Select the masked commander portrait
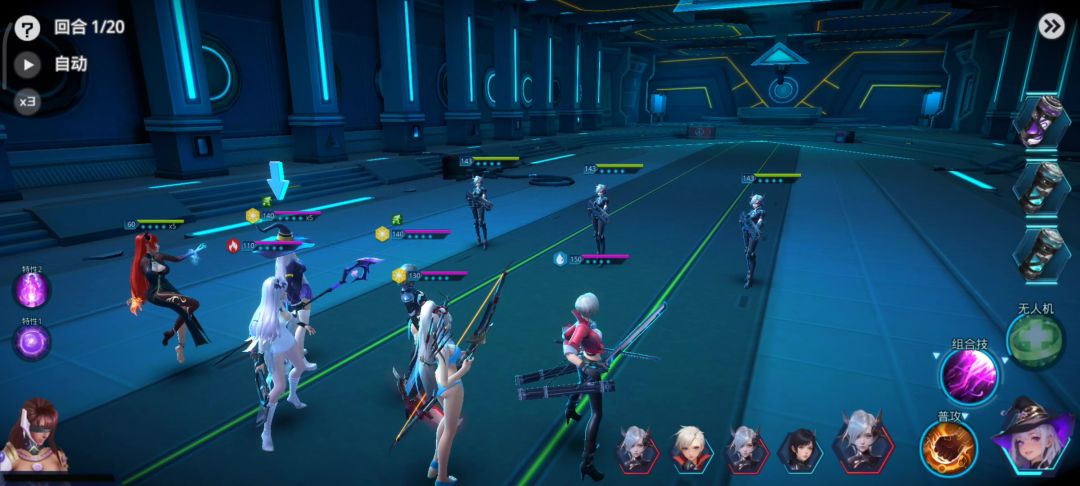1080x486 pixels. [35, 438]
